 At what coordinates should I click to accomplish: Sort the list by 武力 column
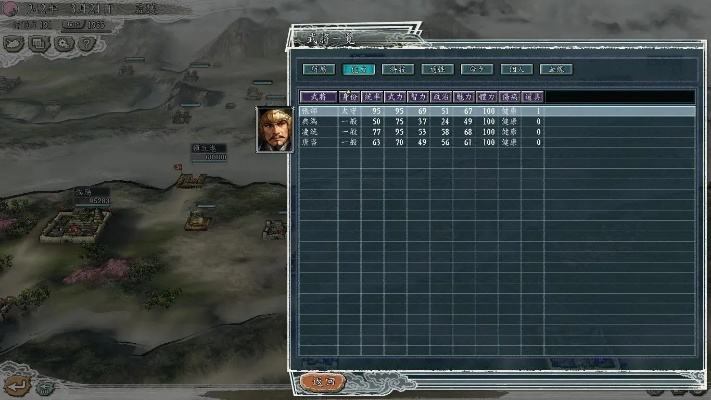[x=396, y=97]
